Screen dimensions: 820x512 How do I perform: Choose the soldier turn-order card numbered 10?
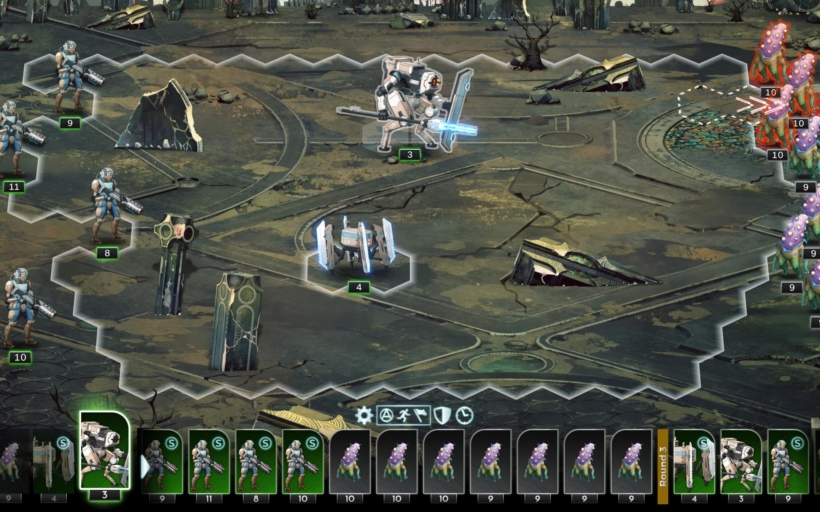[x=303, y=461]
